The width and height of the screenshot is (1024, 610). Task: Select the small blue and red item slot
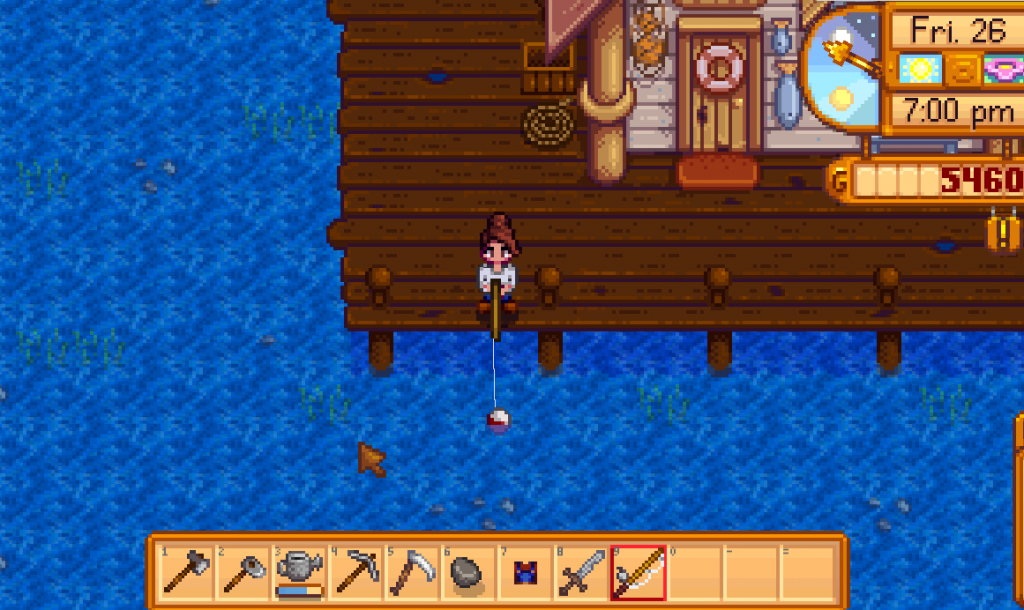pyautogui.click(x=524, y=573)
